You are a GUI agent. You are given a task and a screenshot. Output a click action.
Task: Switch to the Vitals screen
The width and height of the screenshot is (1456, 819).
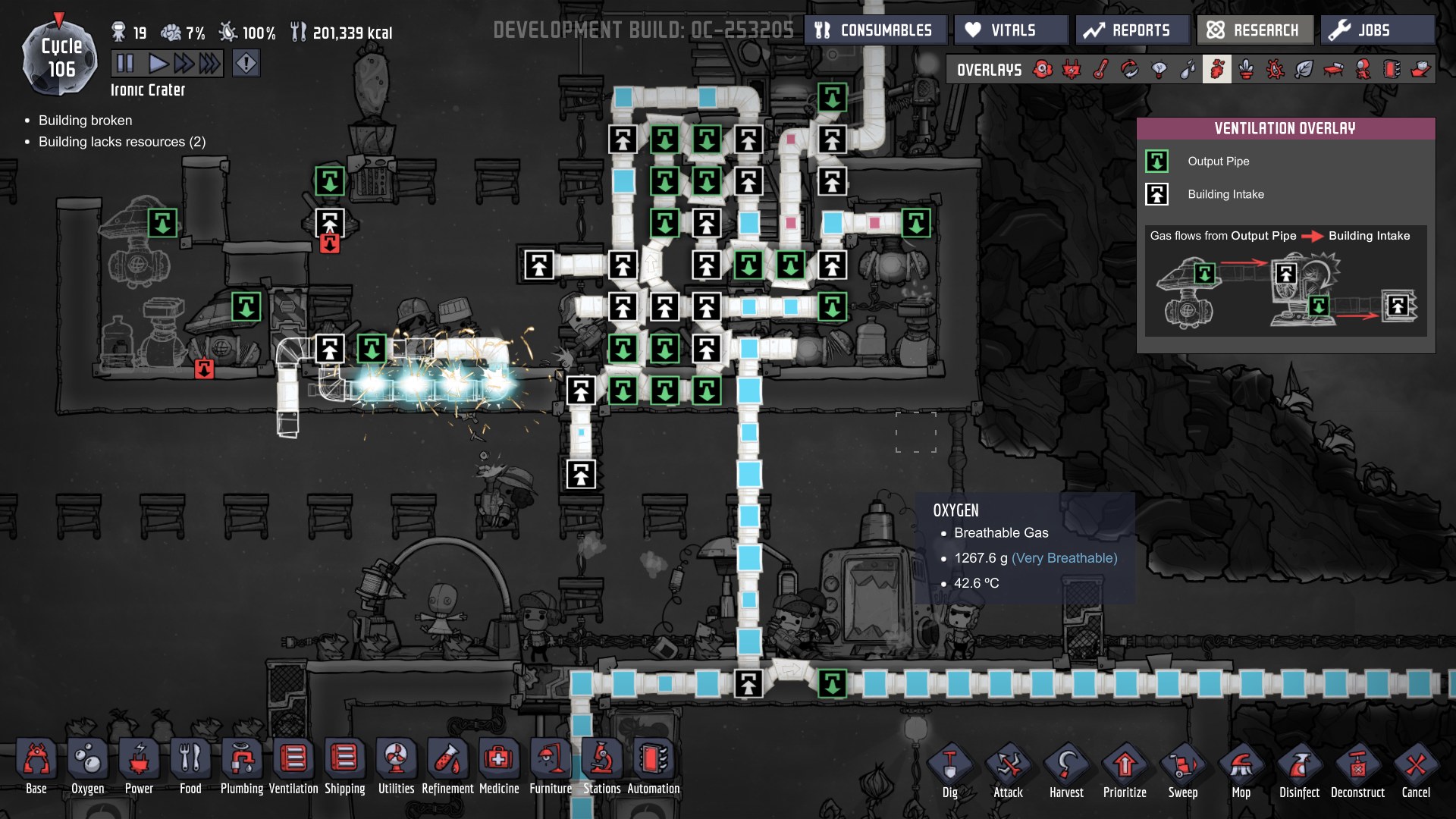click(1010, 30)
